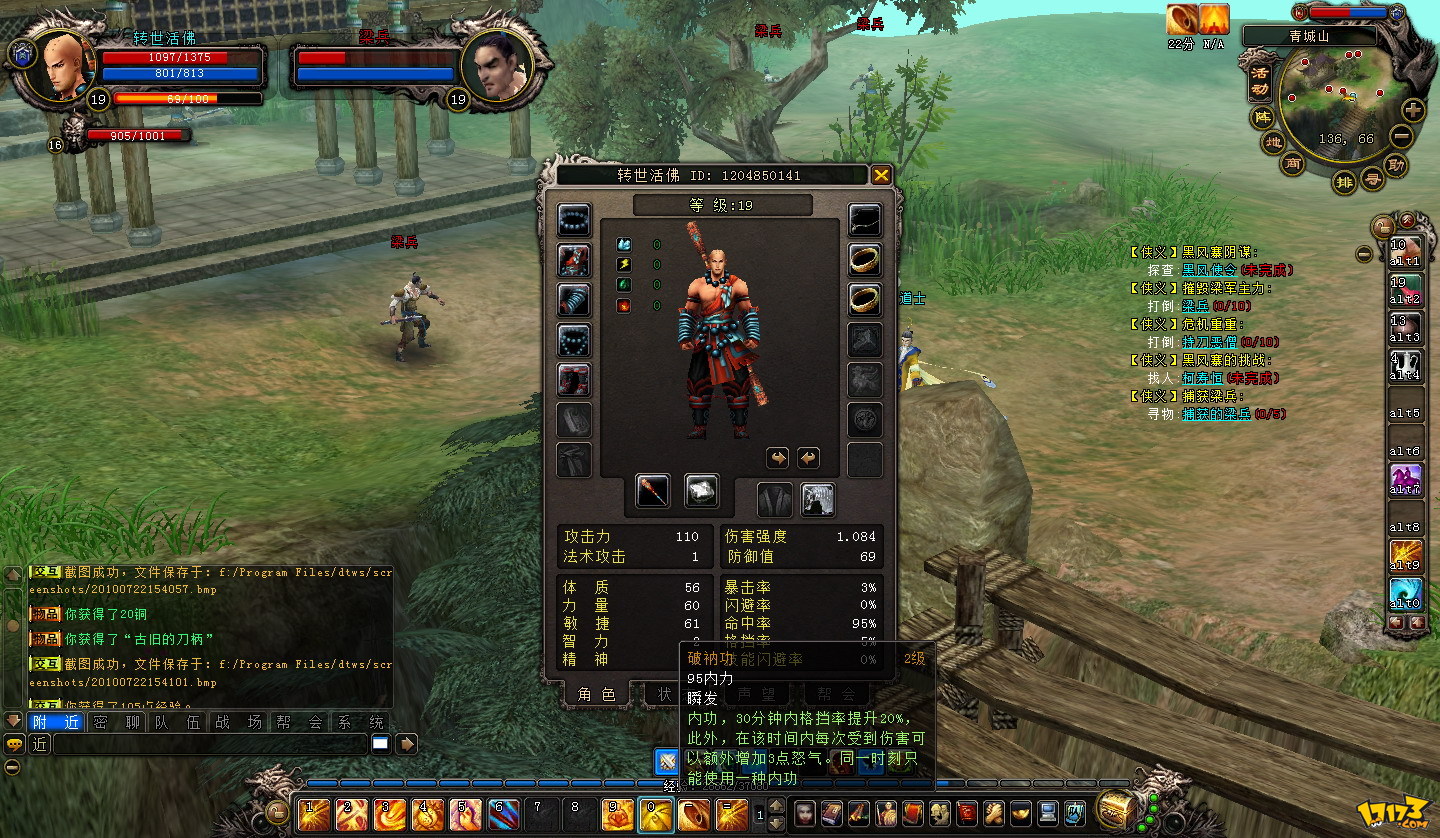Zoom out the minimap with minus button
The height and width of the screenshot is (838, 1440).
(1402, 137)
